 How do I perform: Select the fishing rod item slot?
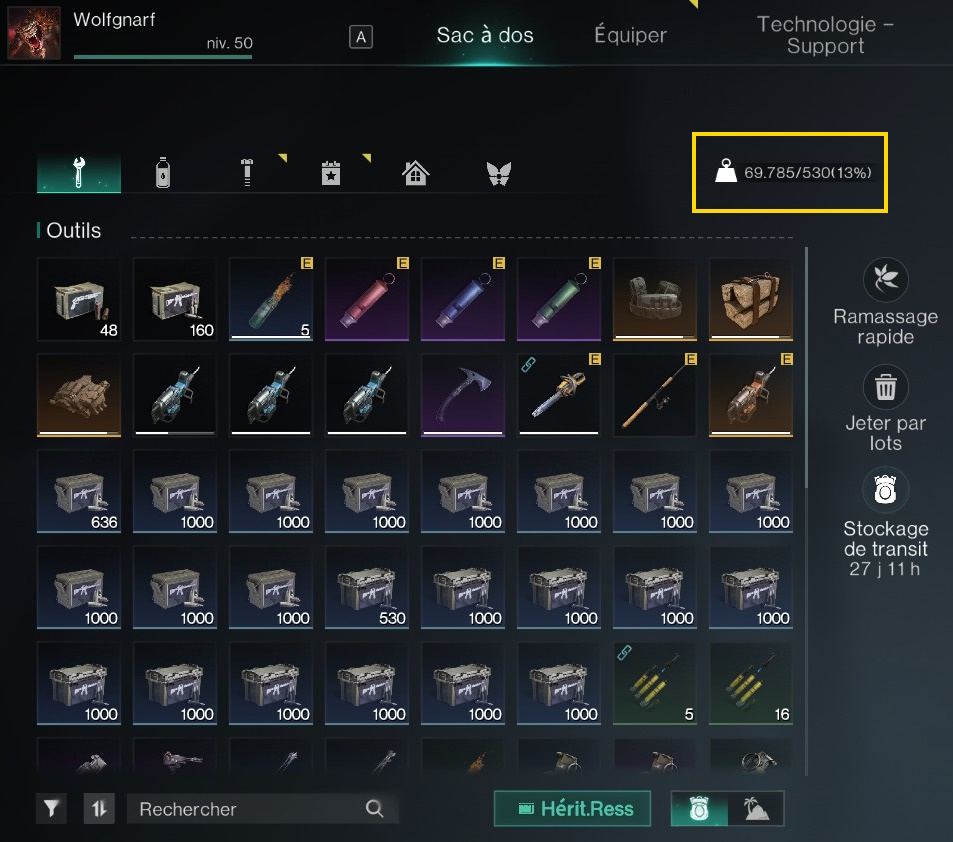point(654,393)
